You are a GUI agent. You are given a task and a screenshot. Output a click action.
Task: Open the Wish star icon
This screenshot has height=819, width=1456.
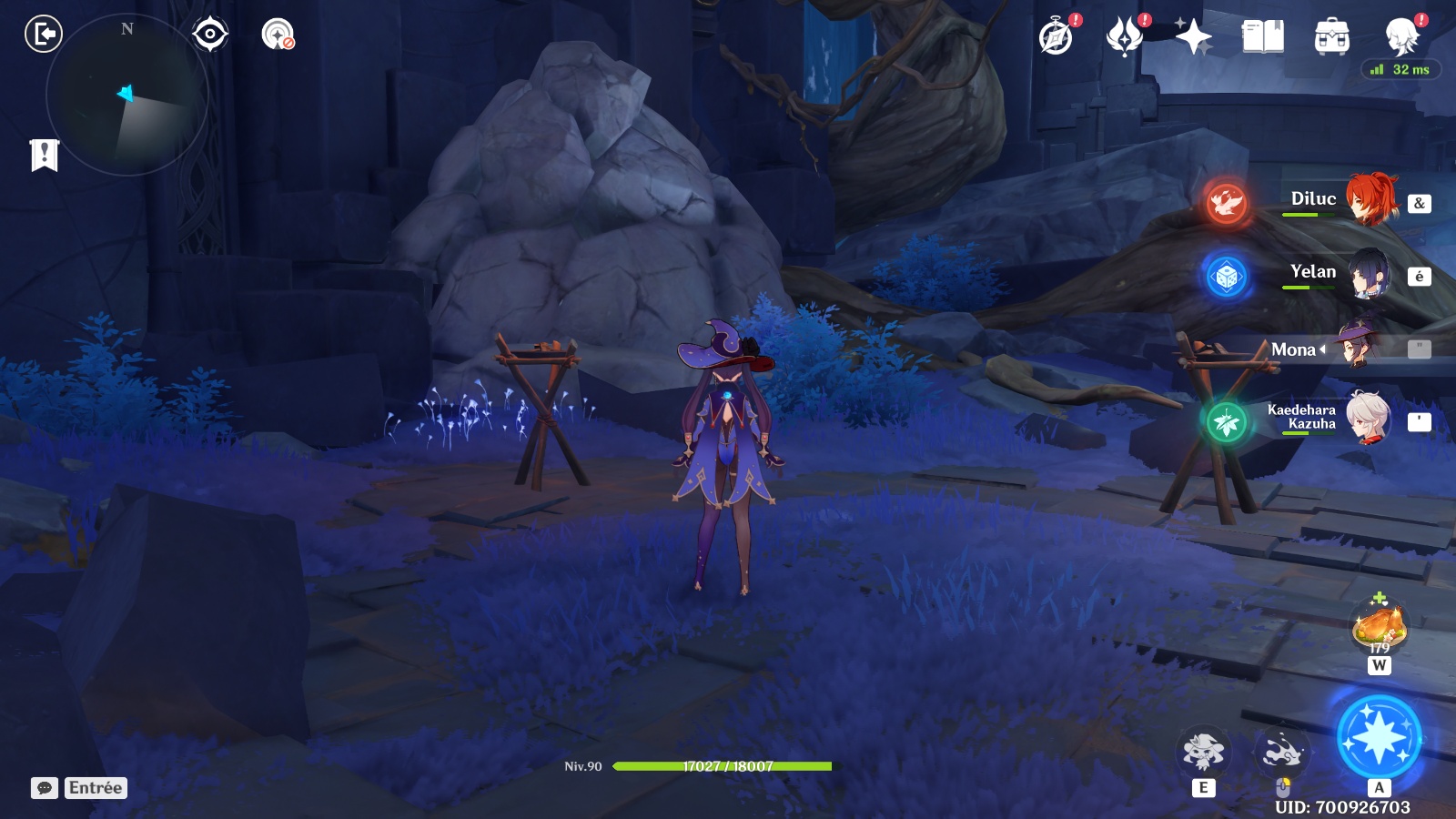click(1193, 37)
